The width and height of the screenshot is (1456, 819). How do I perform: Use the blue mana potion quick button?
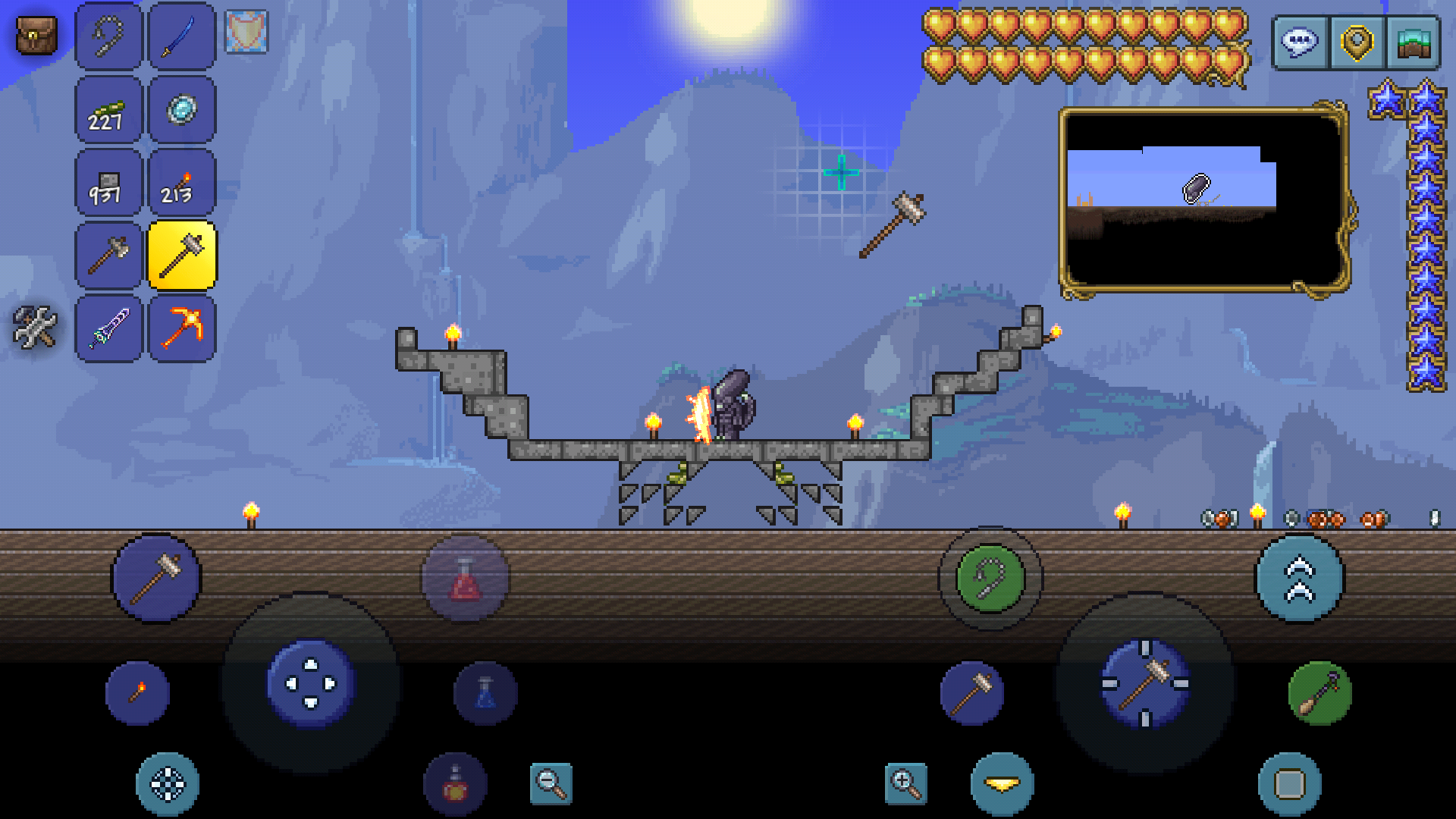coord(485,693)
